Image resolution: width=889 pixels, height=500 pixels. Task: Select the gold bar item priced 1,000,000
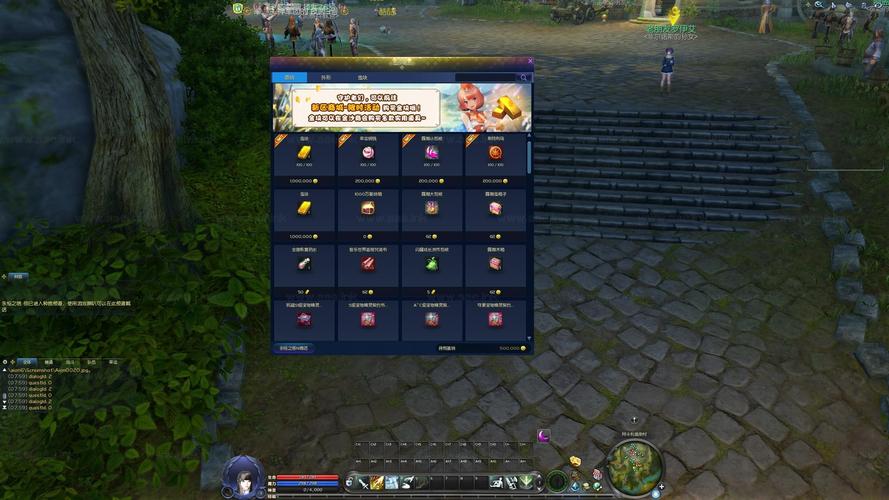point(304,153)
